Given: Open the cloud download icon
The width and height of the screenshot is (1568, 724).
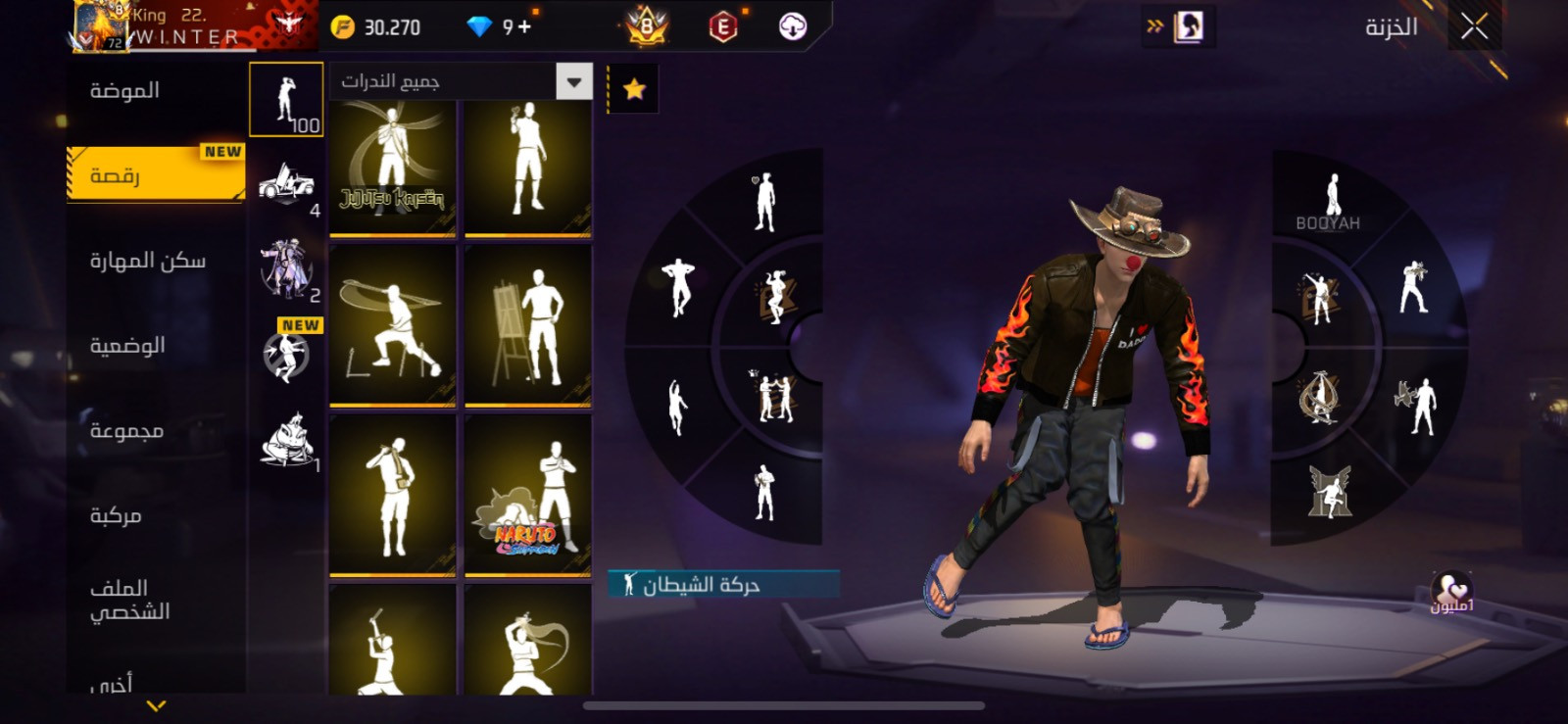Looking at the screenshot, I should coord(792,27).
